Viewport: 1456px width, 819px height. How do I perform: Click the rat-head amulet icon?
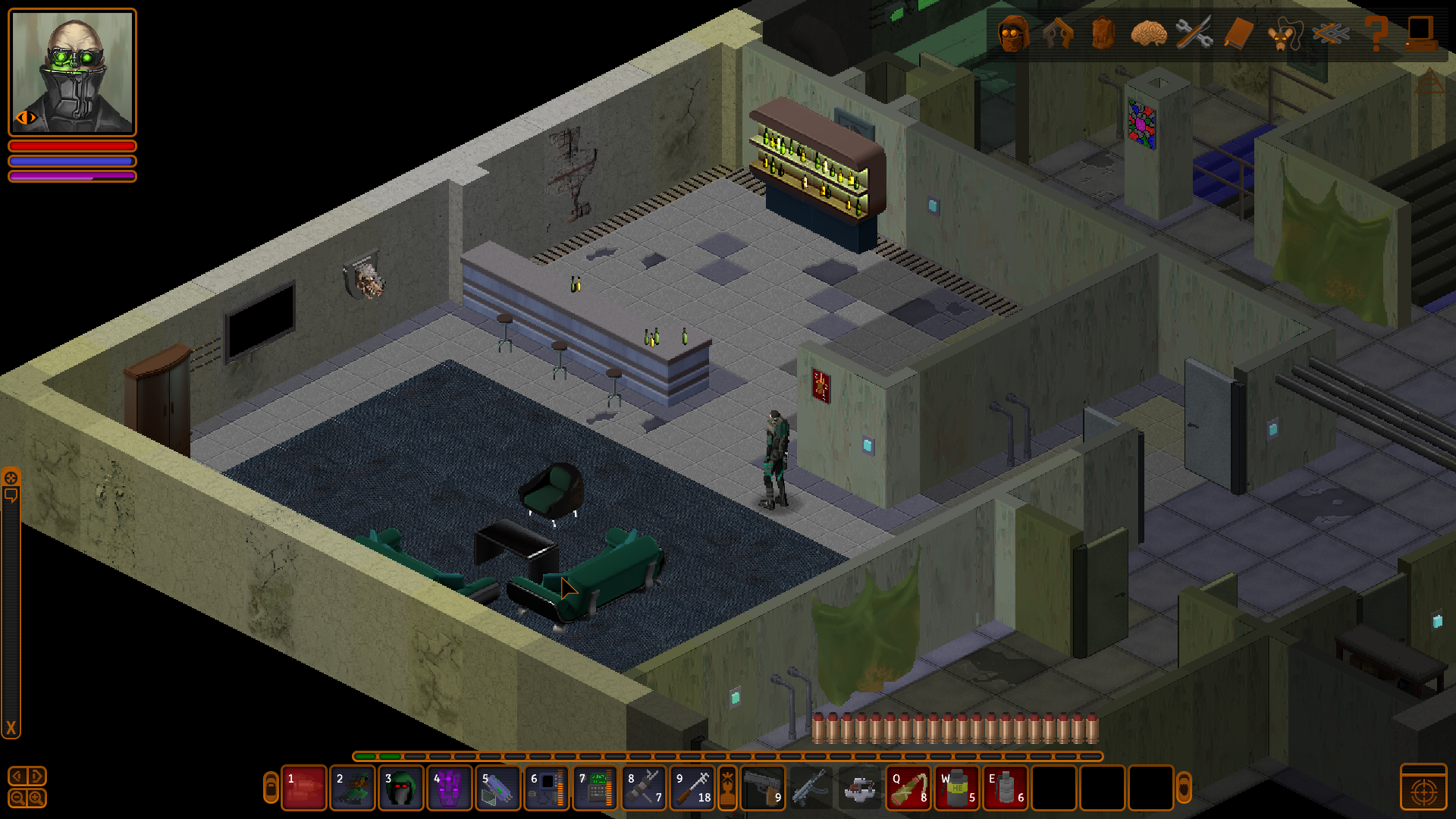coord(1284,34)
